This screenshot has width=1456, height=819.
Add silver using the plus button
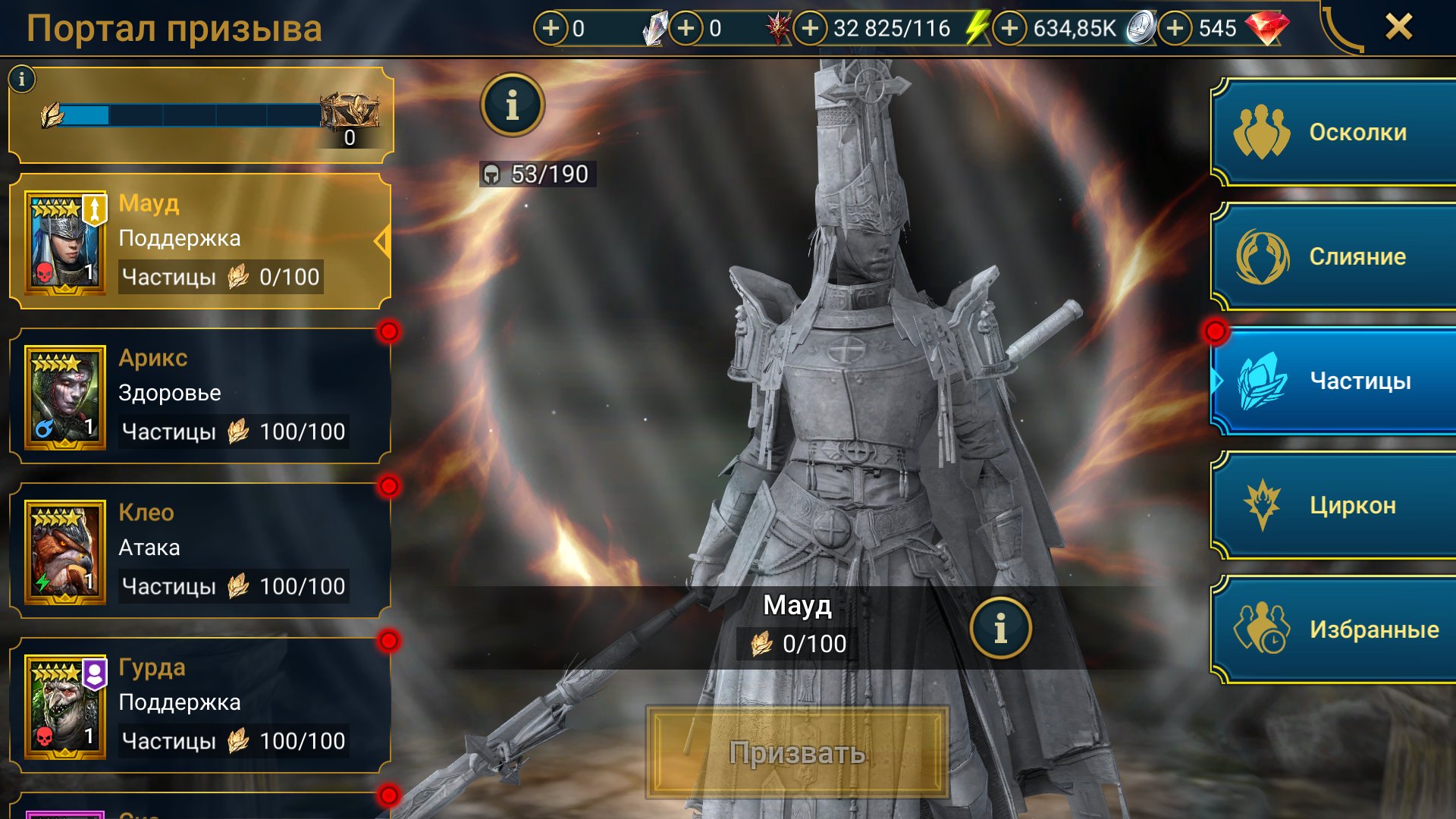point(1009,29)
